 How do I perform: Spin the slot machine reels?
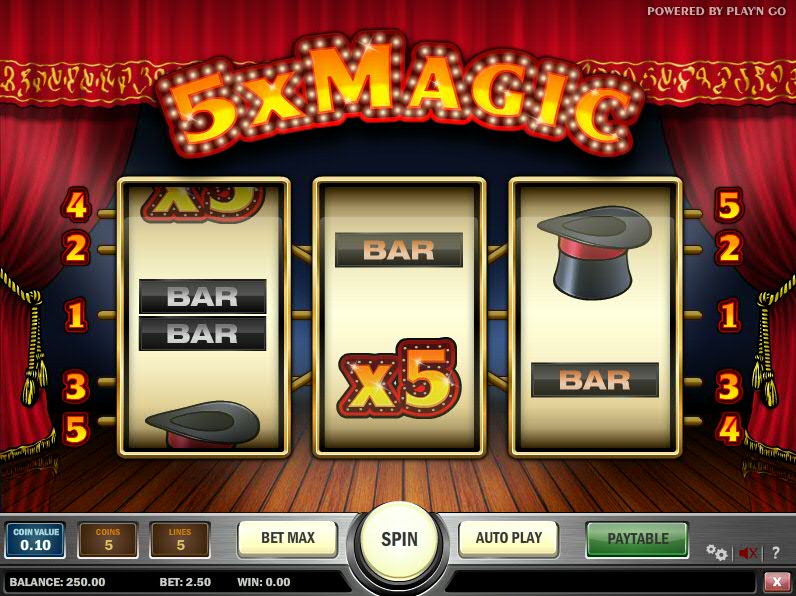coord(399,540)
